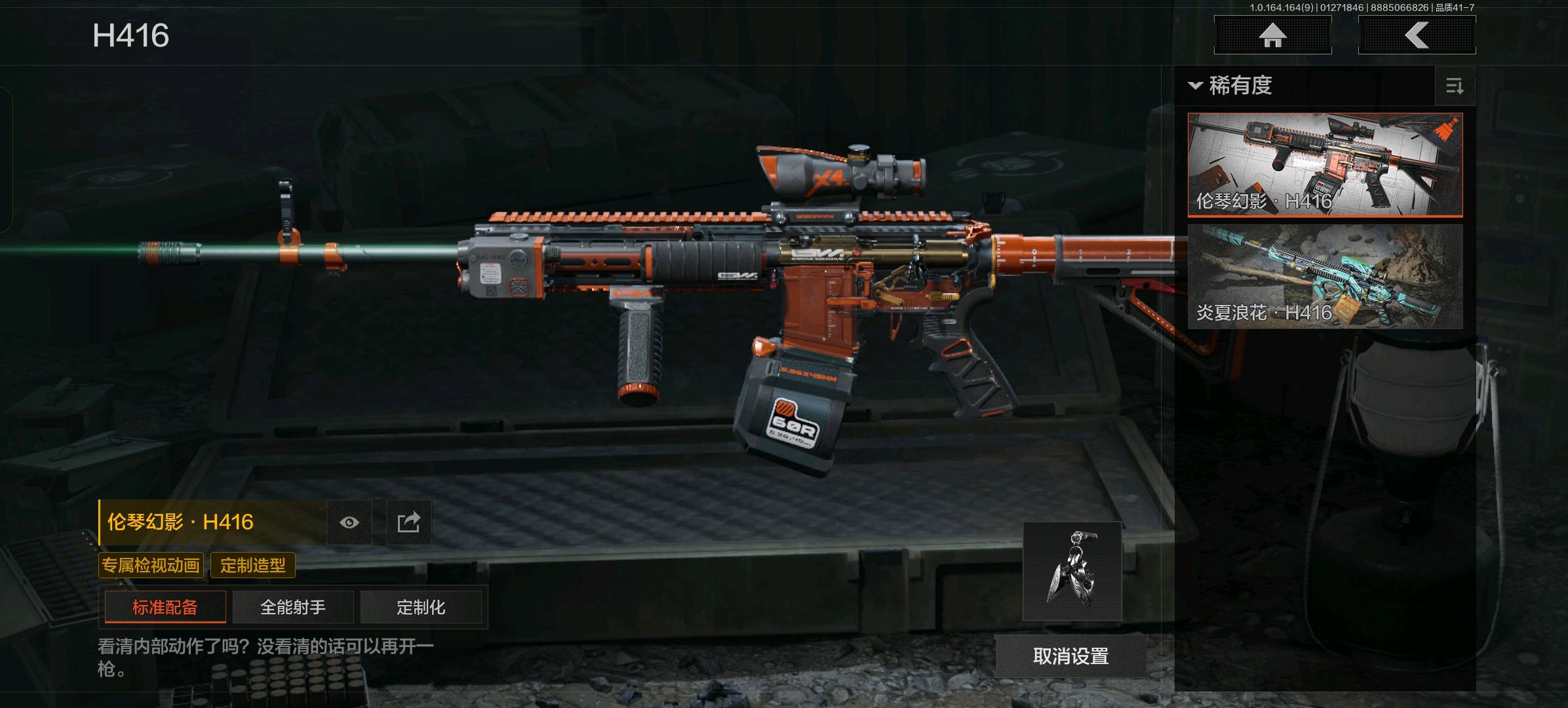
Task: Click the 取消设置 button
Action: click(x=1070, y=656)
